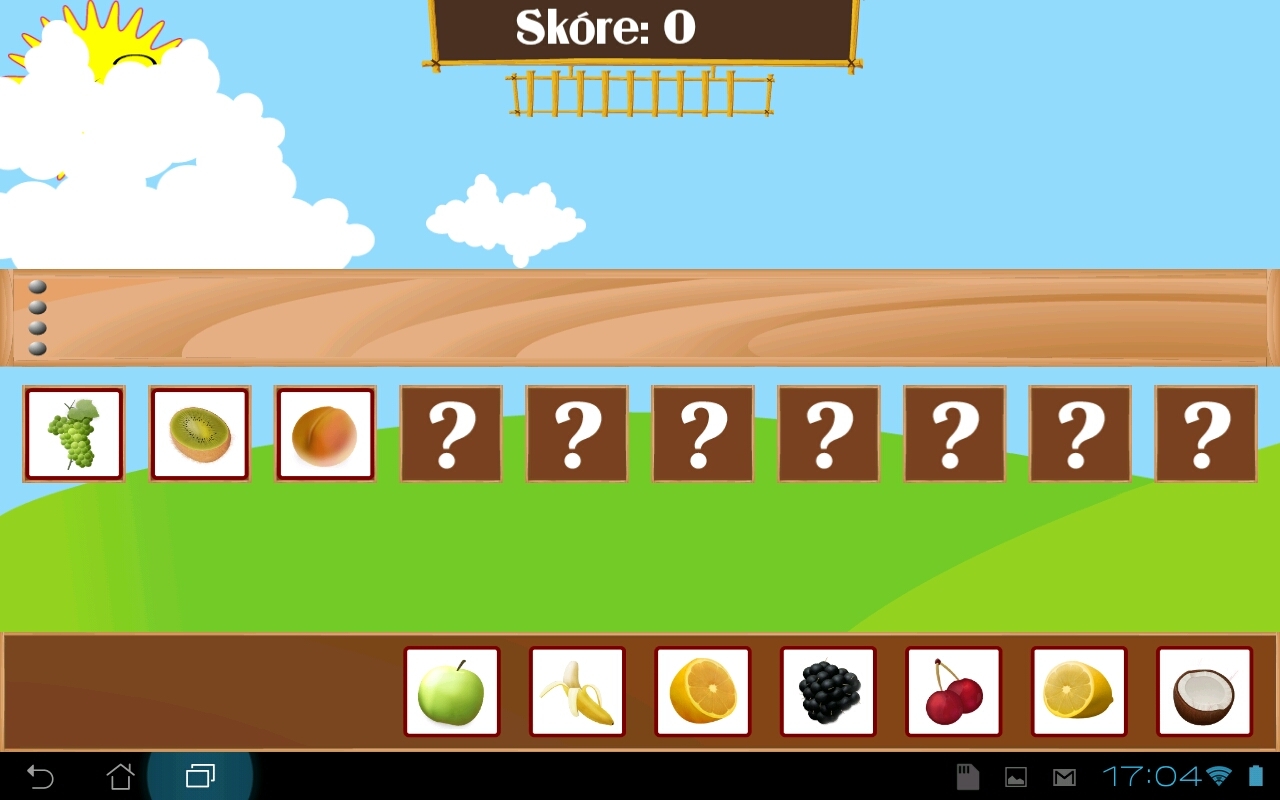
Task: Pick the lemon from the tray
Action: [x=1080, y=691]
